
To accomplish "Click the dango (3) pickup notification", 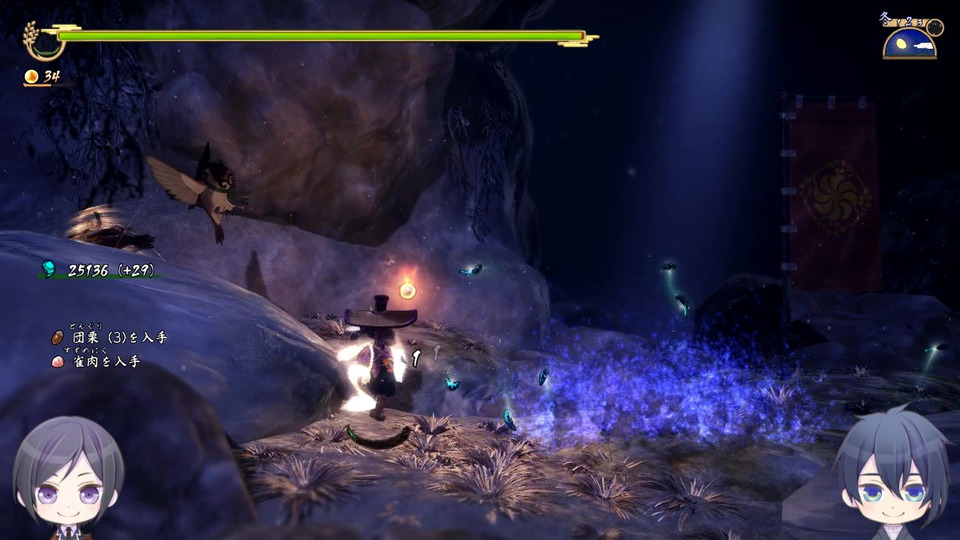I will 109,338.
